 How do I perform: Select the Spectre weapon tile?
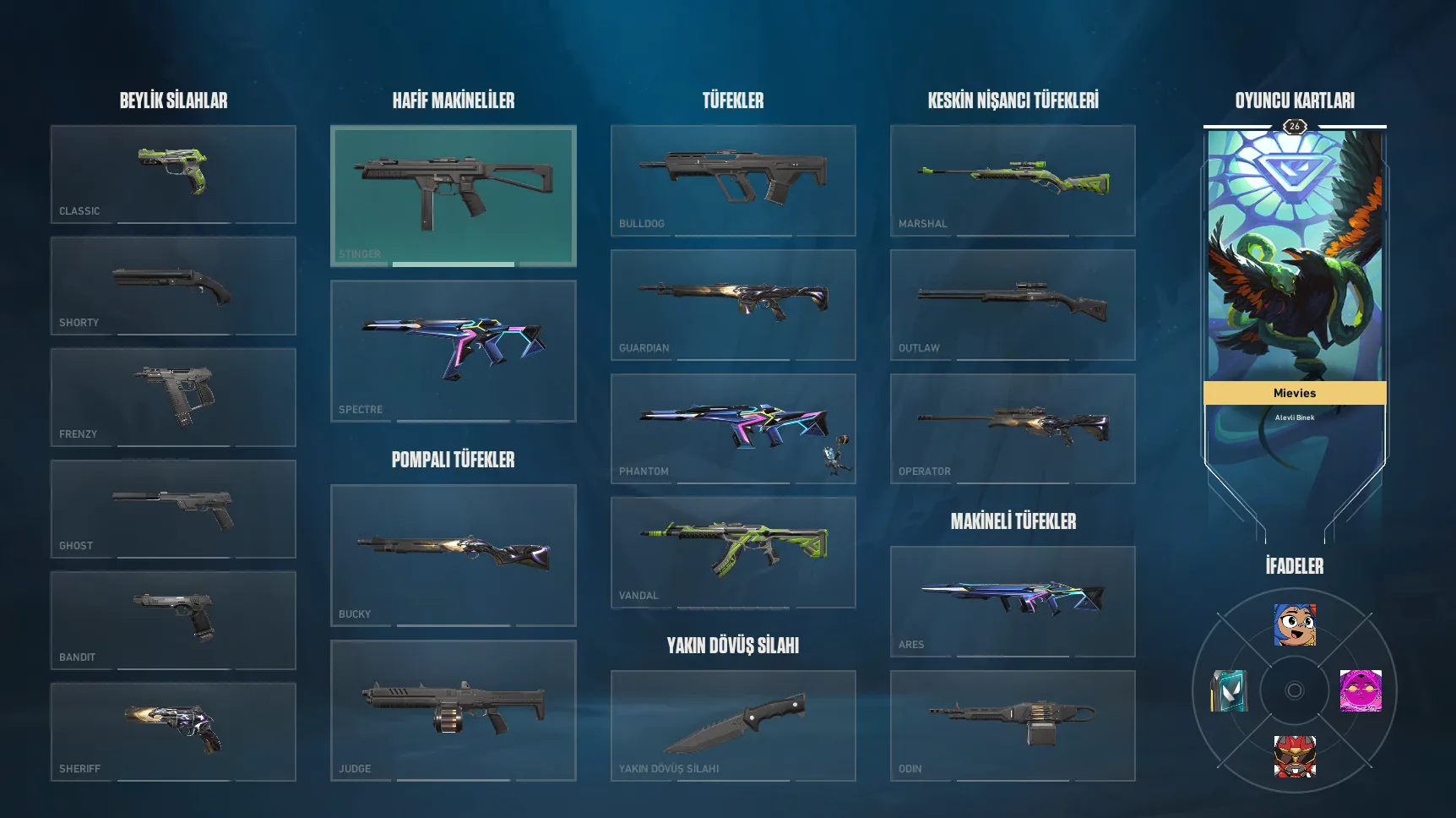454,351
